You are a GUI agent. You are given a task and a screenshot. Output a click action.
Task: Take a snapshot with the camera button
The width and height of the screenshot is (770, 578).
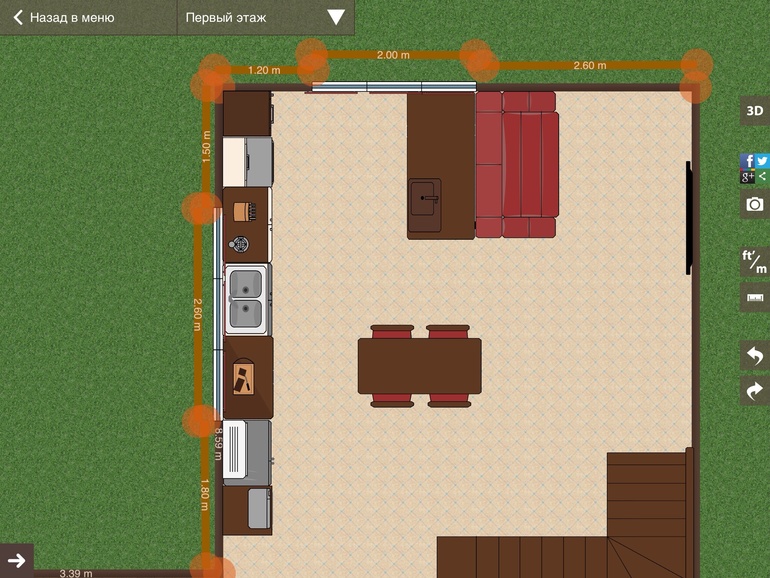(x=754, y=204)
